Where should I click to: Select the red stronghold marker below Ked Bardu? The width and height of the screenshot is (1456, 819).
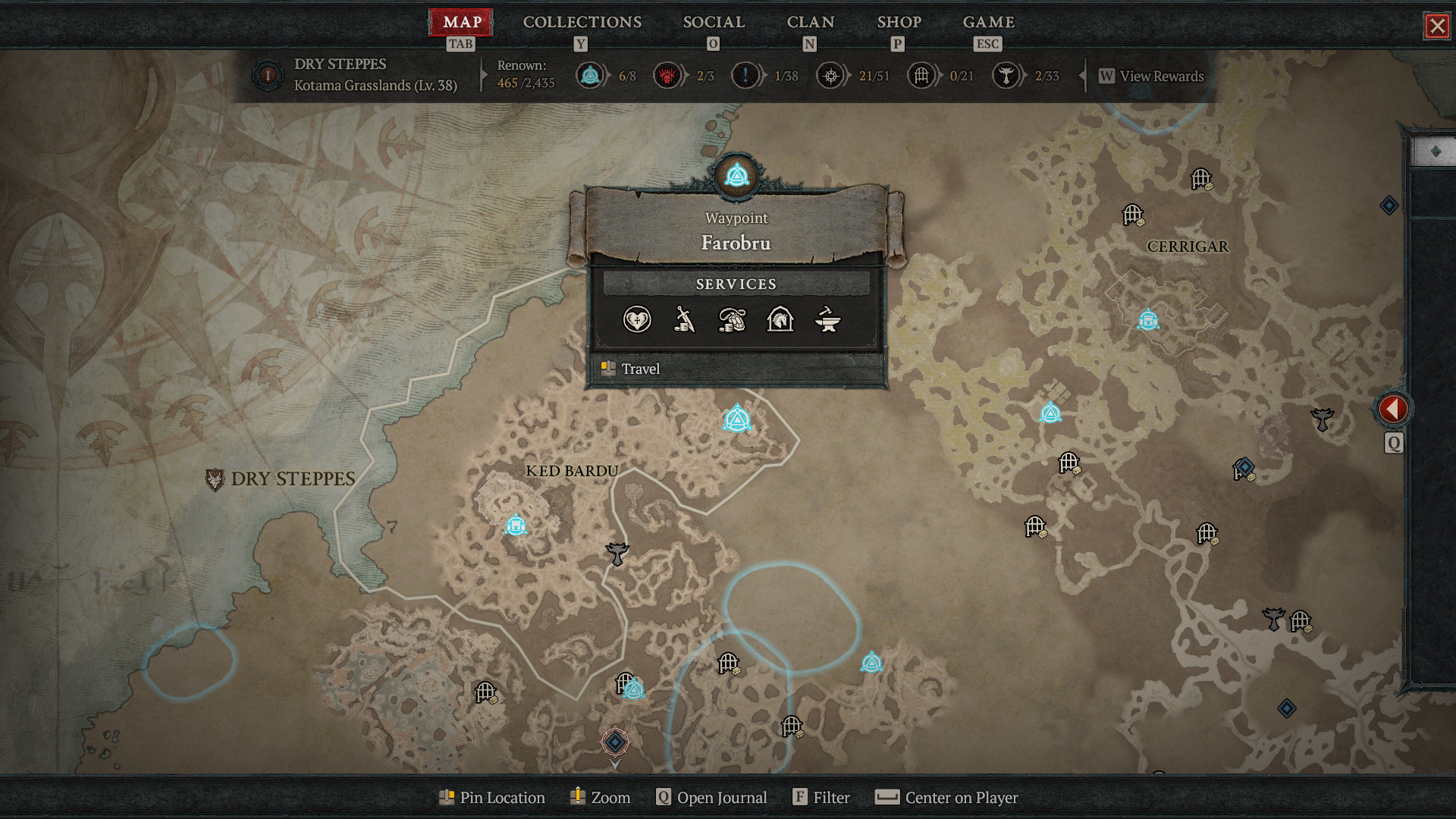pyautogui.click(x=614, y=743)
